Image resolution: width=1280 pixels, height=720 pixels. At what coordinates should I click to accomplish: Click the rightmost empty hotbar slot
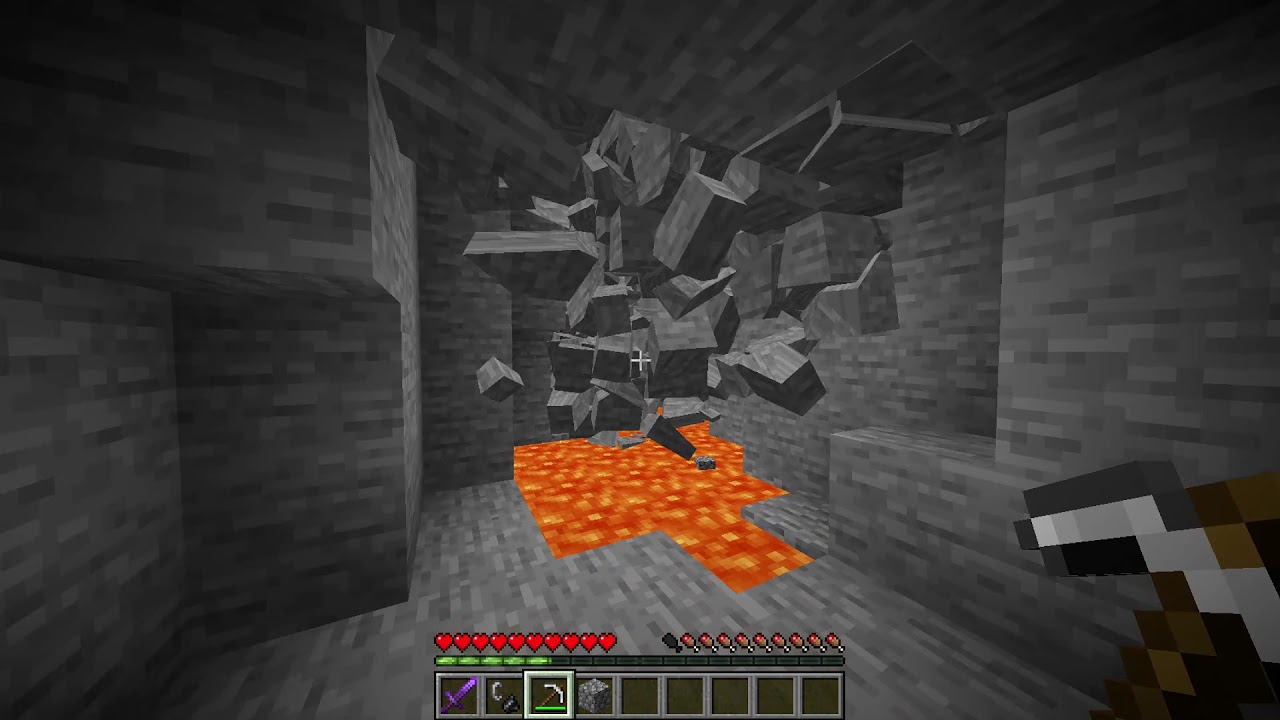pos(818,695)
